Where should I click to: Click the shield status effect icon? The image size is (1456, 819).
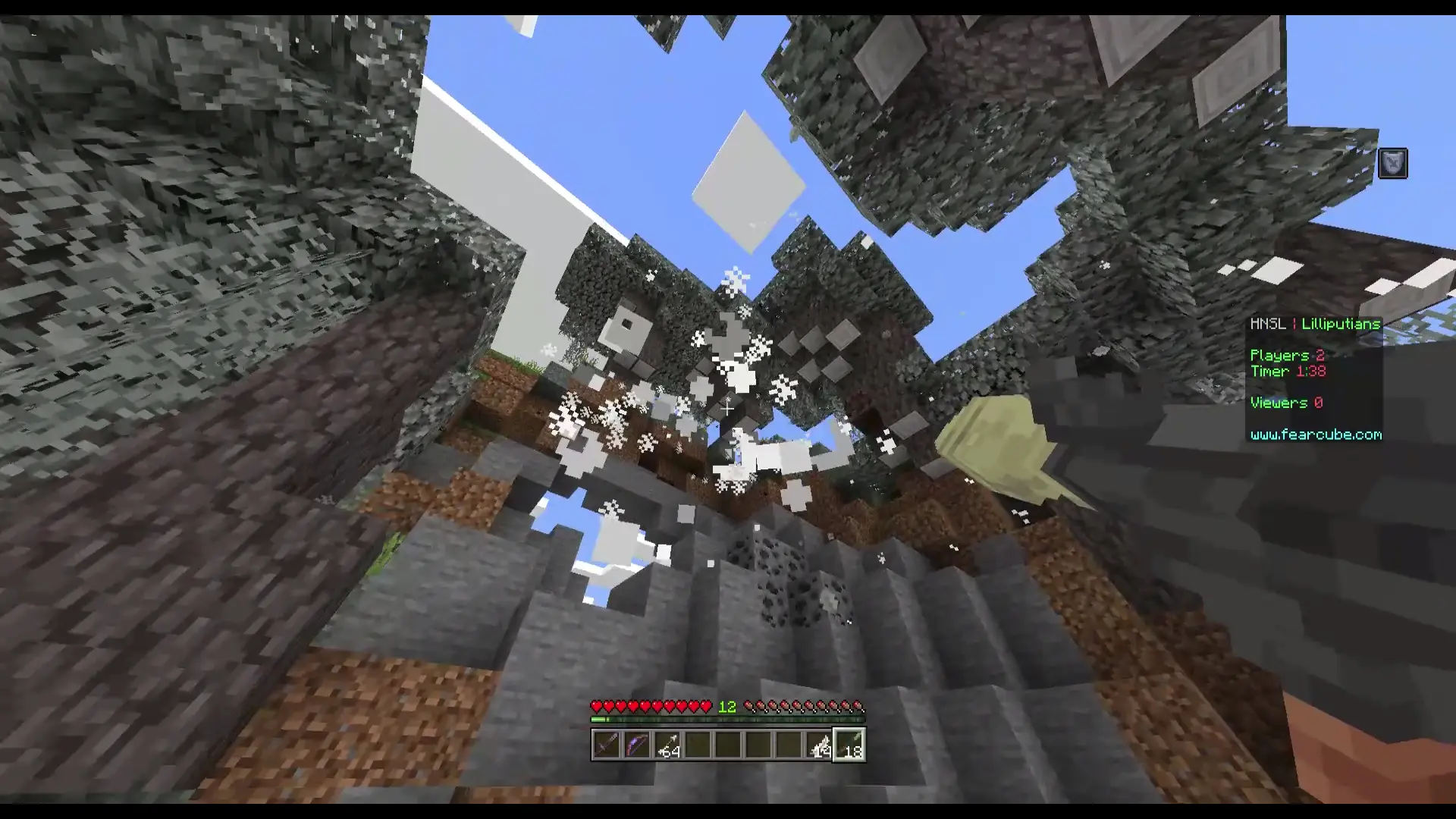coord(1392,164)
